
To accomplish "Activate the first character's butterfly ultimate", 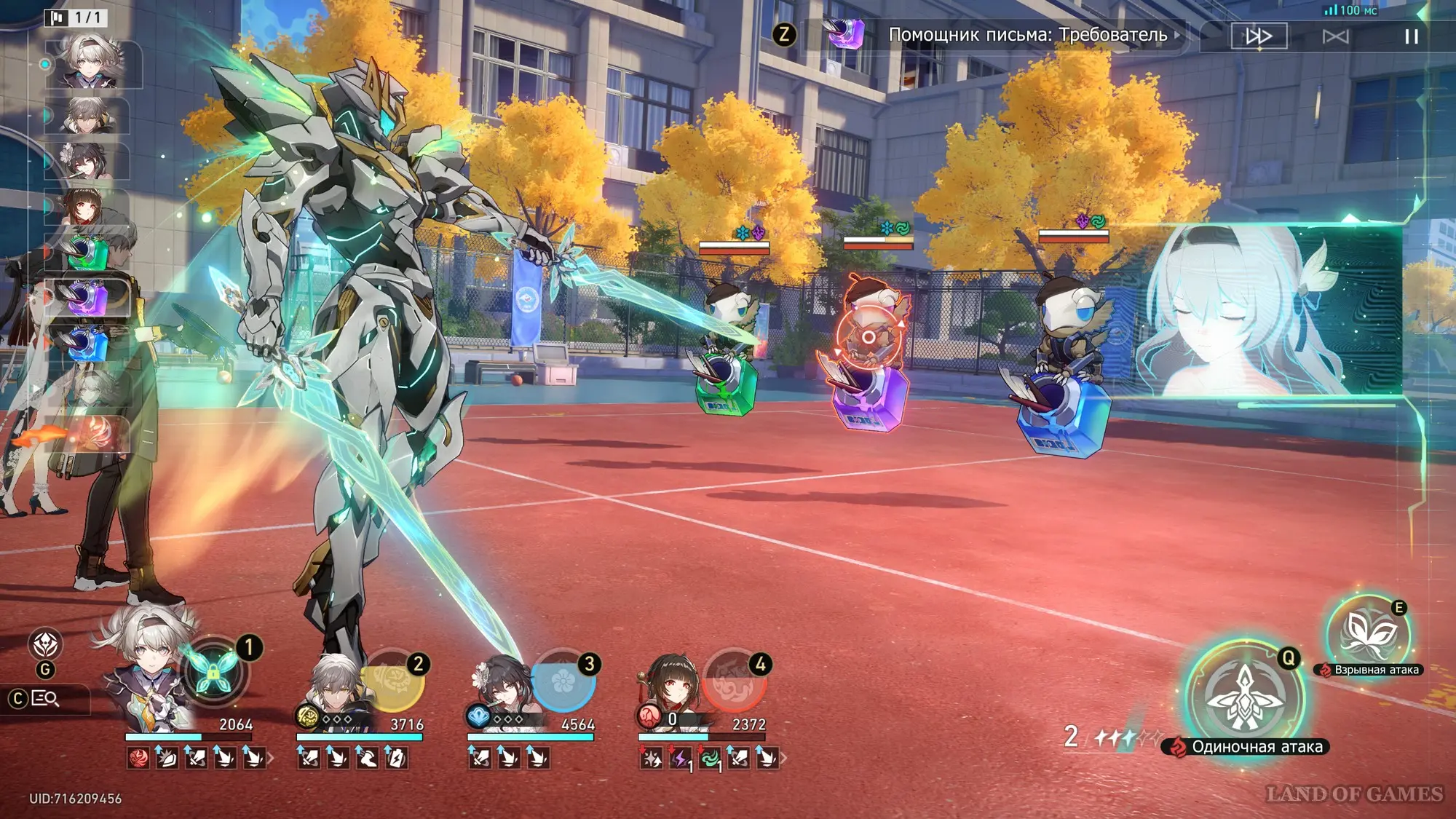I will pyautogui.click(x=213, y=673).
